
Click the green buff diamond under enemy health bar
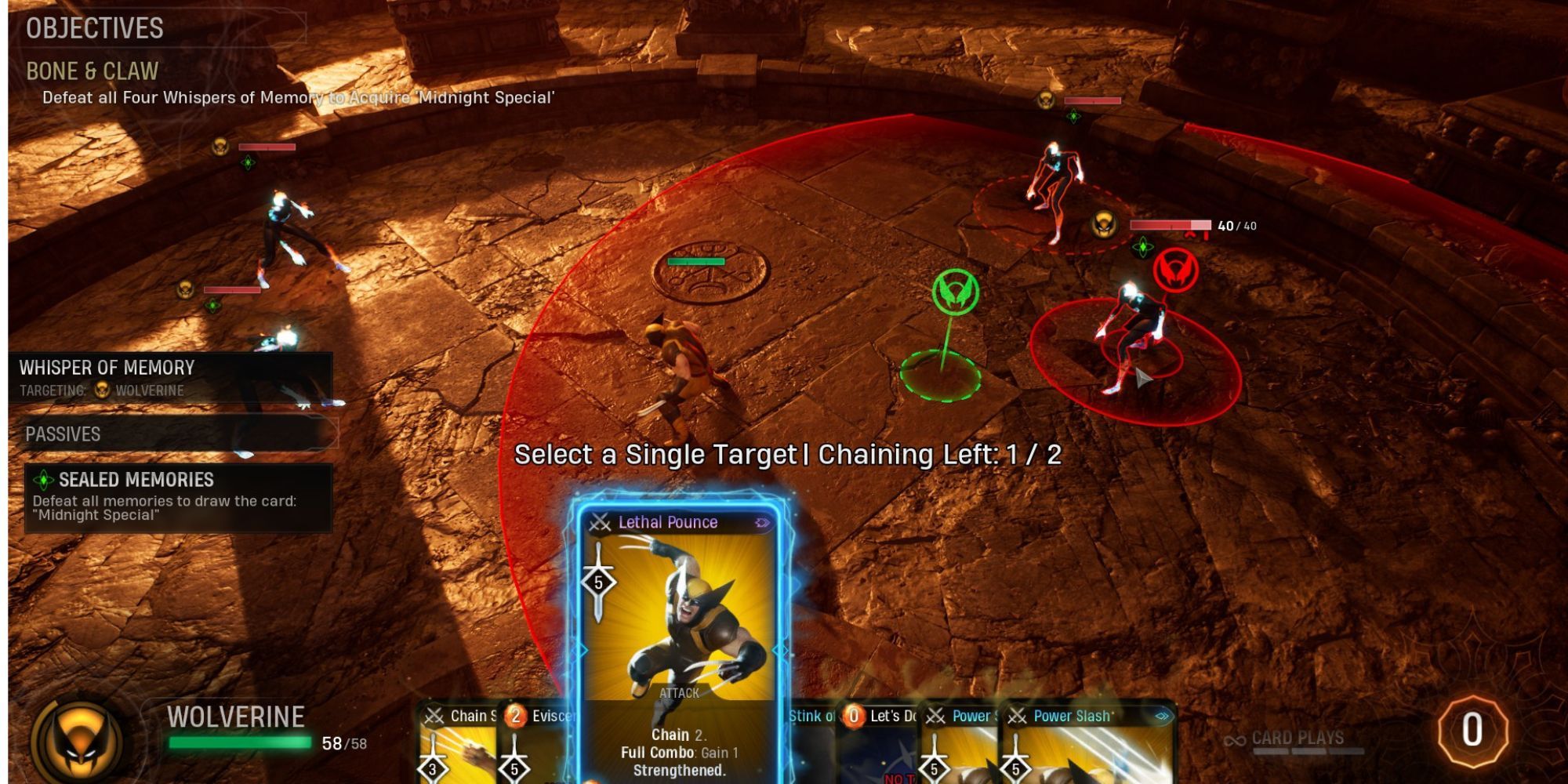tap(1142, 247)
